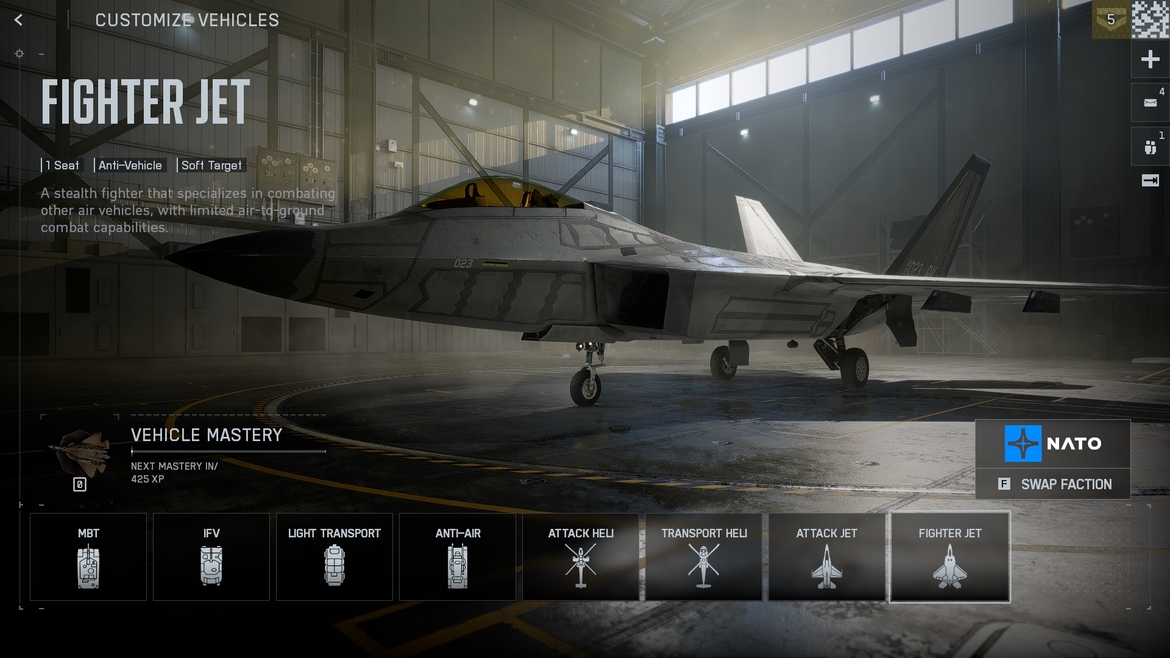
Task: Select the Fighter Jet tile
Action: (950, 557)
